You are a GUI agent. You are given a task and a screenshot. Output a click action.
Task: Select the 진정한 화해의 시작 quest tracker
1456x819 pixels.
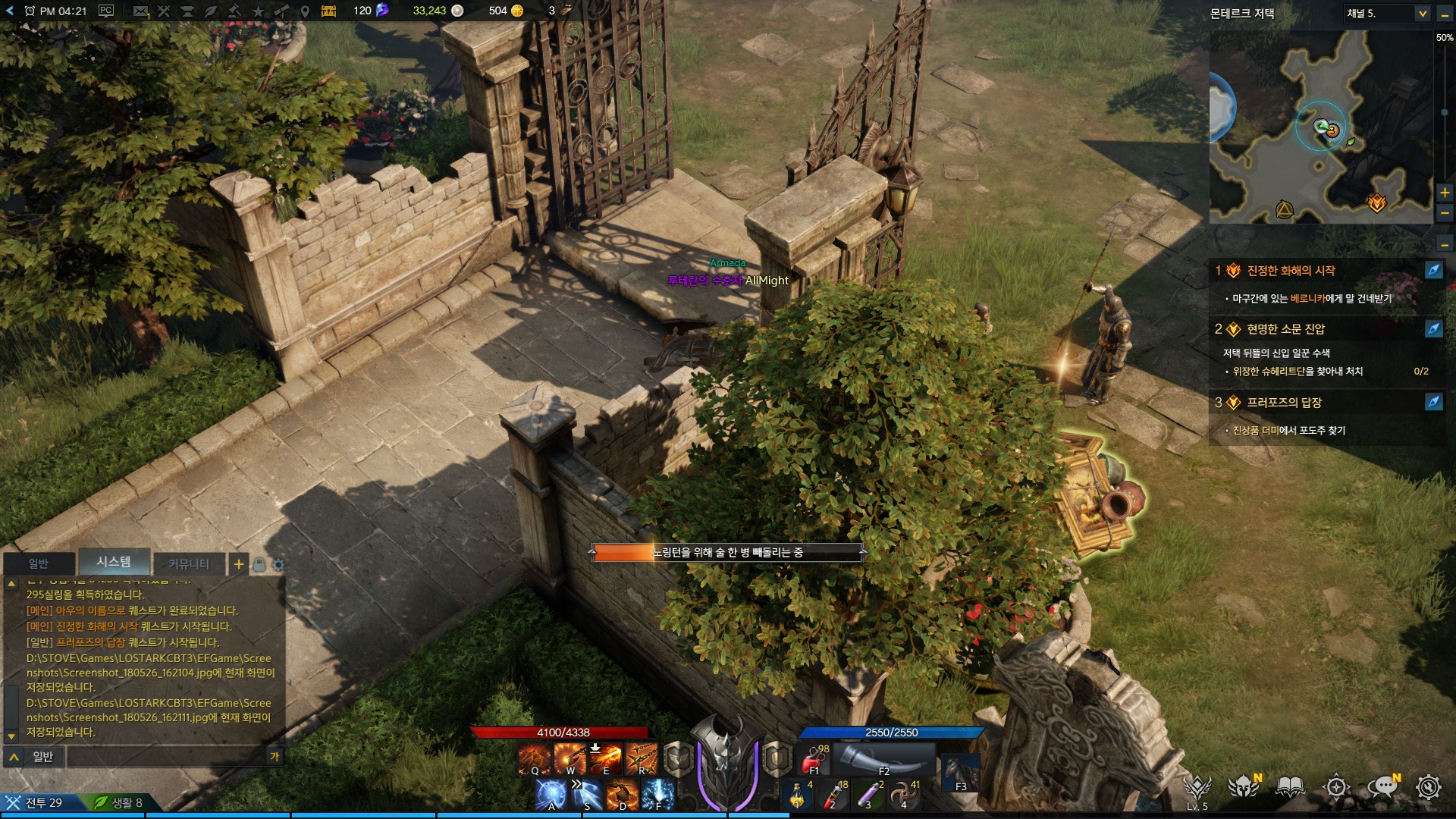pyautogui.click(x=1291, y=271)
